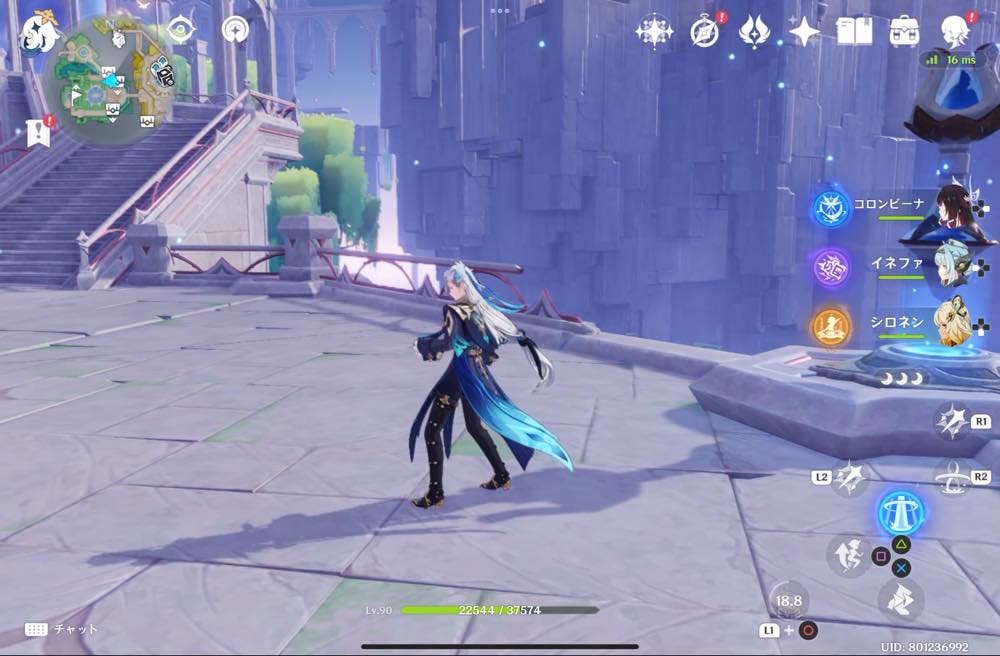1000x656 pixels.
Task: Trigger コロンビーナ's blue elemental burst icon
Action: point(831,208)
